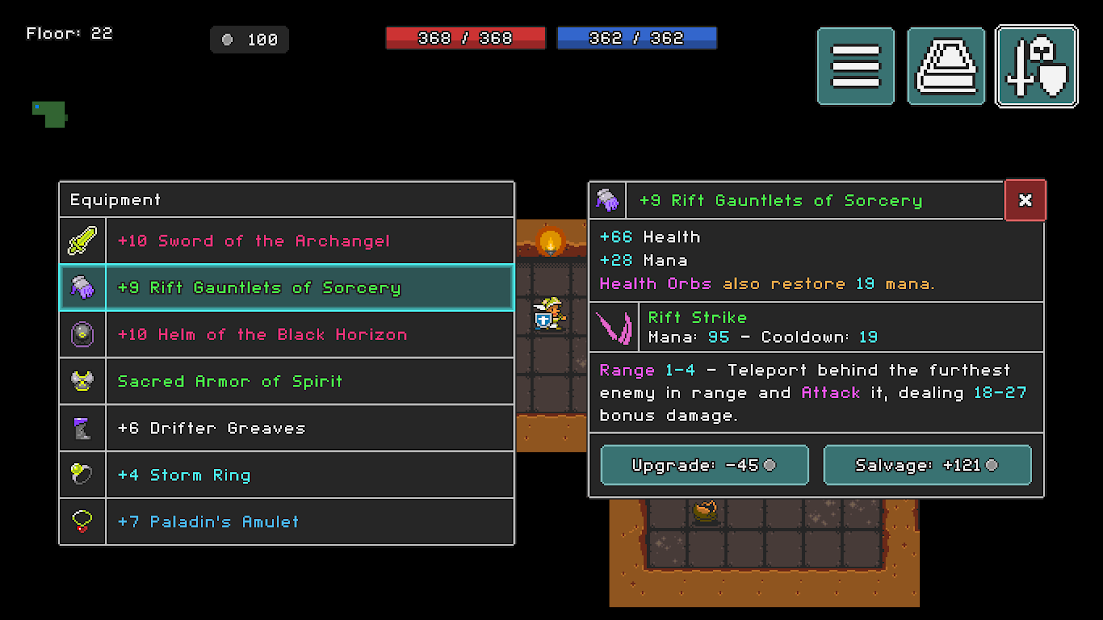Click the green minimap

tap(49, 113)
